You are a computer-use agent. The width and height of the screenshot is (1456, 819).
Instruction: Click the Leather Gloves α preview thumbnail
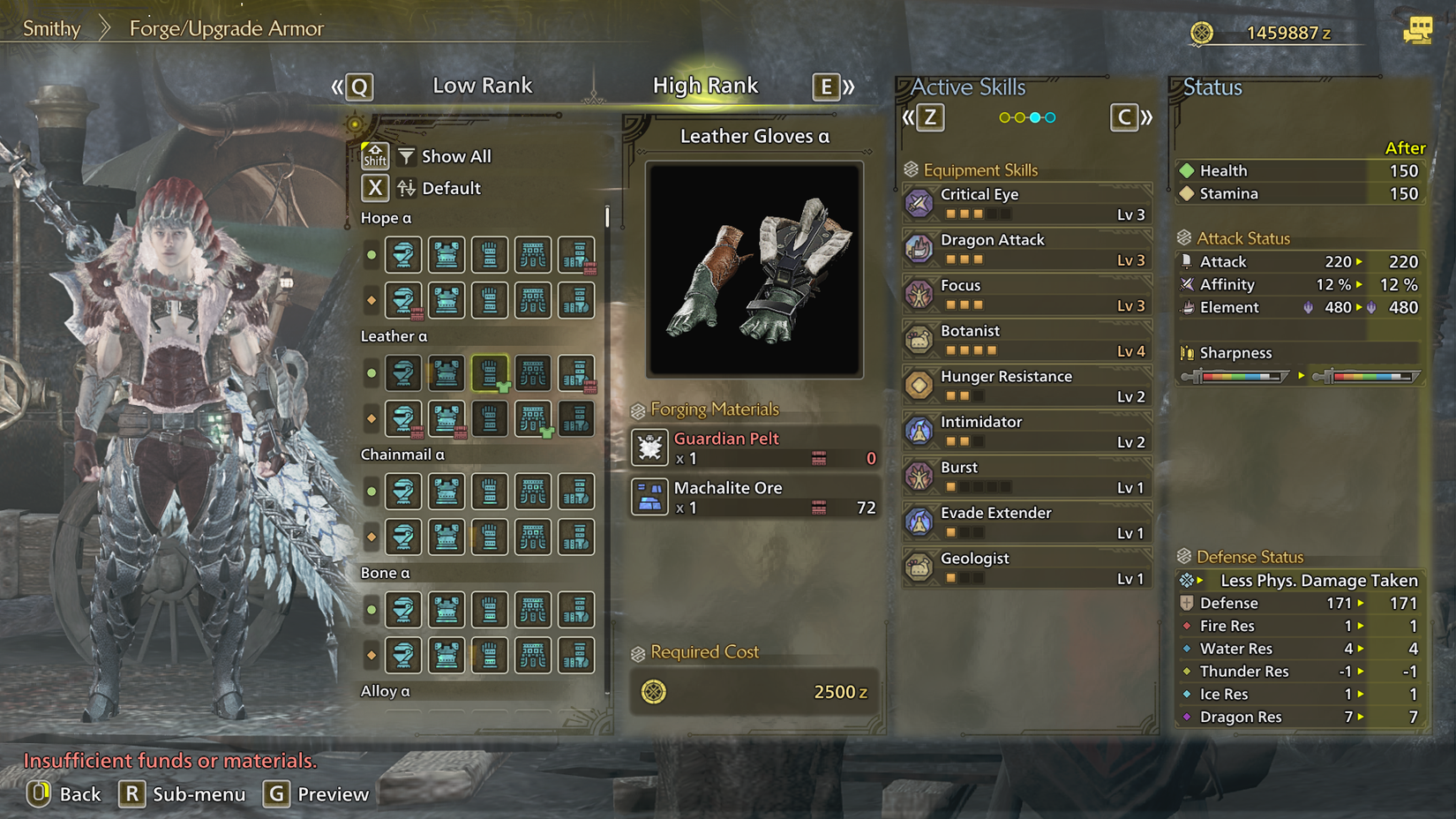[754, 267]
